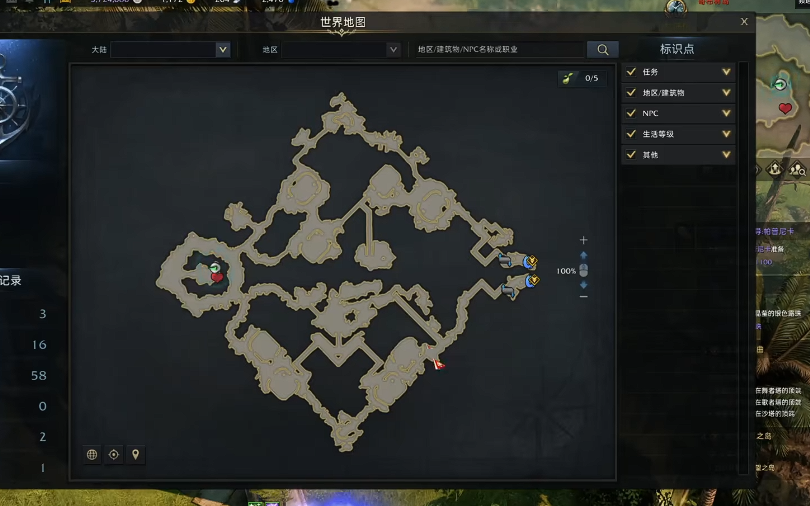Click the magnifying glass search button
Screen dimensions: 810x506
pyautogui.click(x=603, y=49)
